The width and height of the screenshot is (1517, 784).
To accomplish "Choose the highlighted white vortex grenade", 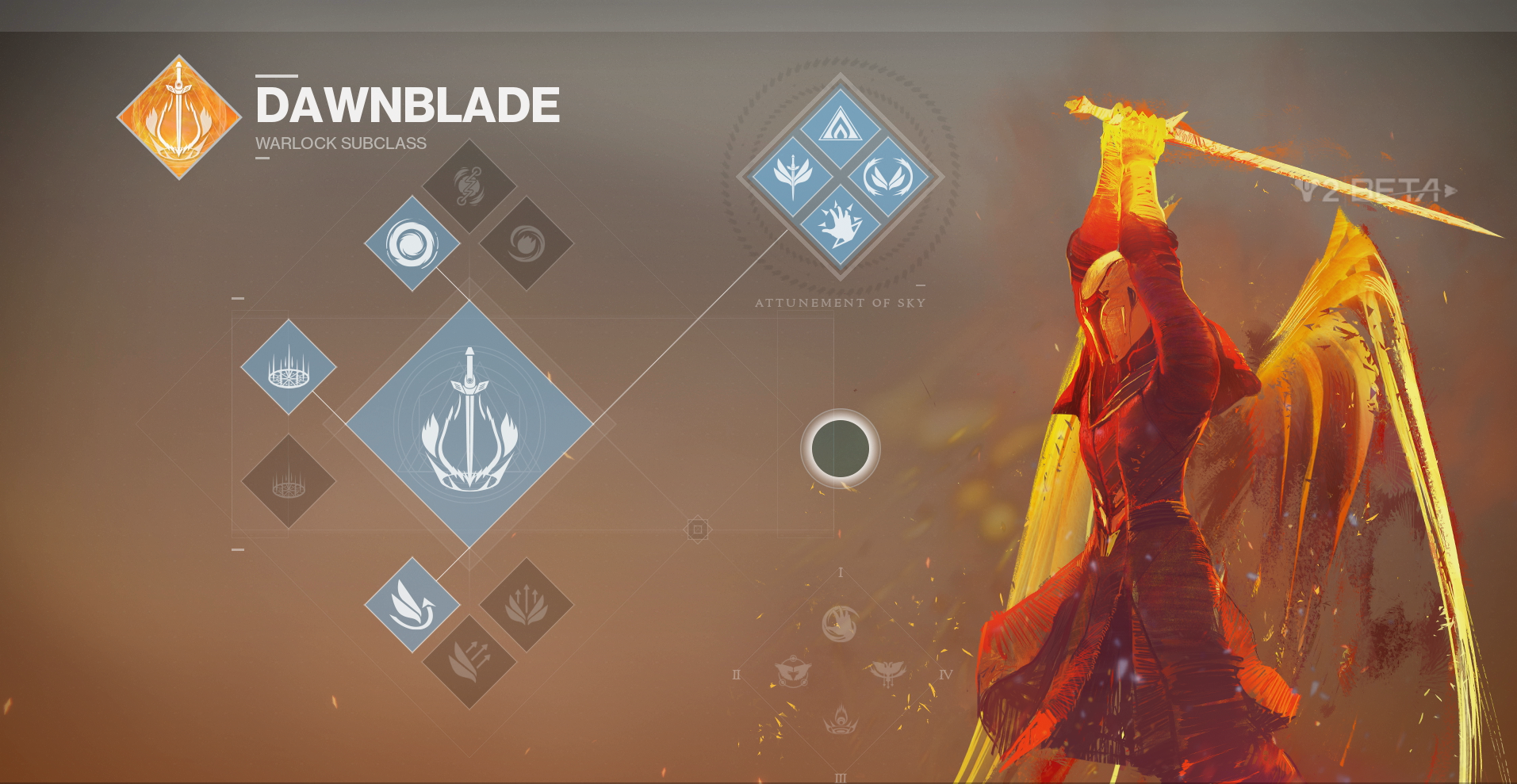I will [x=412, y=243].
